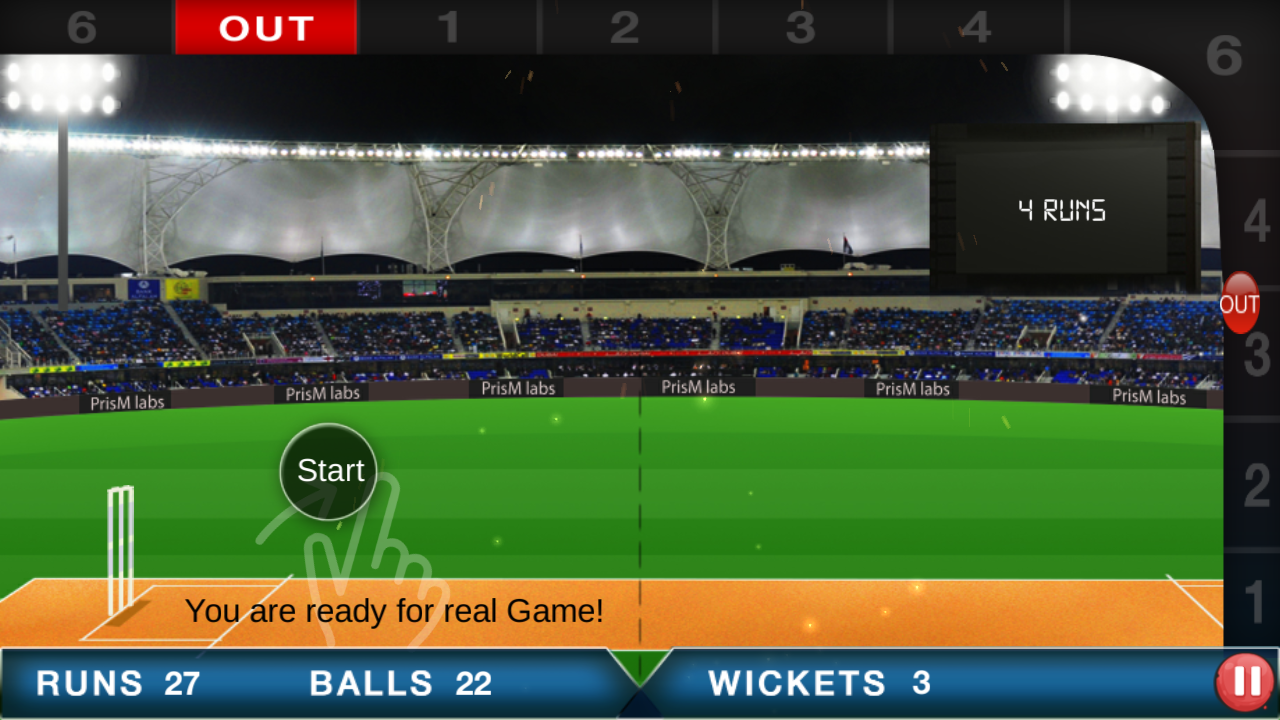Screen dimensions: 1280x720
Task: Tap the 2 run zone at the top
Action: [626, 27]
